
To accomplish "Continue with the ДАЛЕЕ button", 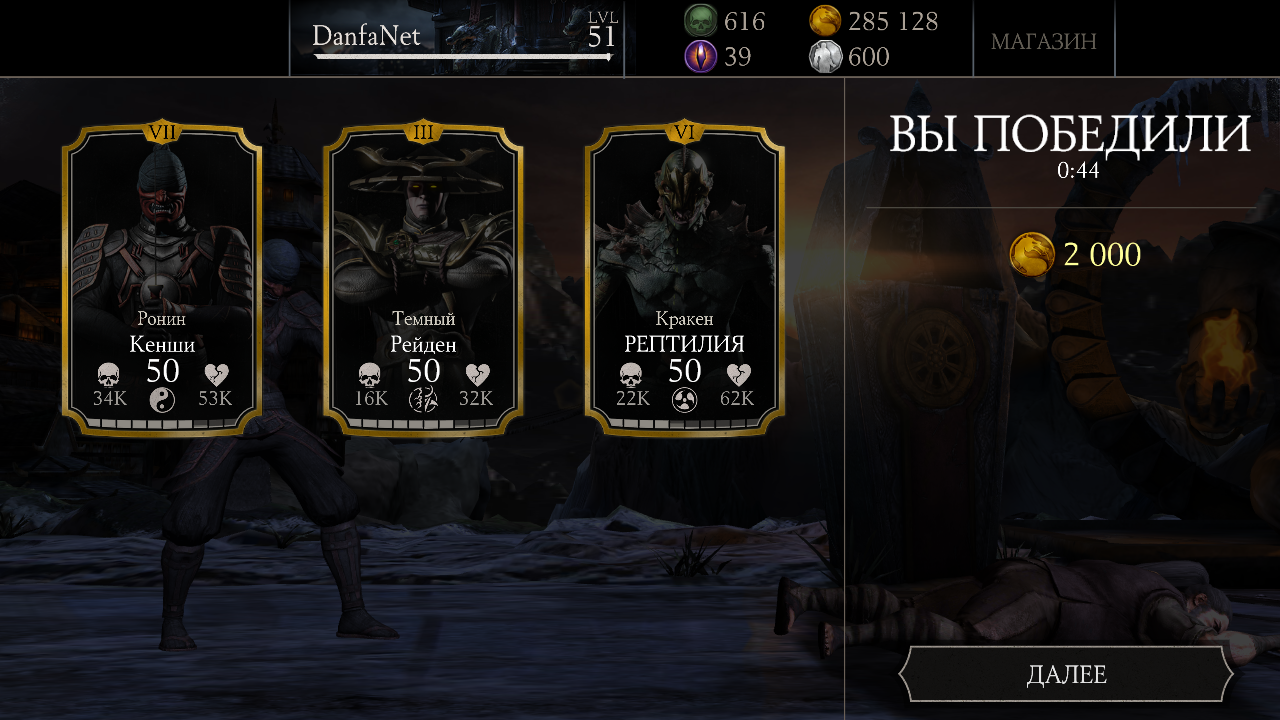I will 1066,675.
